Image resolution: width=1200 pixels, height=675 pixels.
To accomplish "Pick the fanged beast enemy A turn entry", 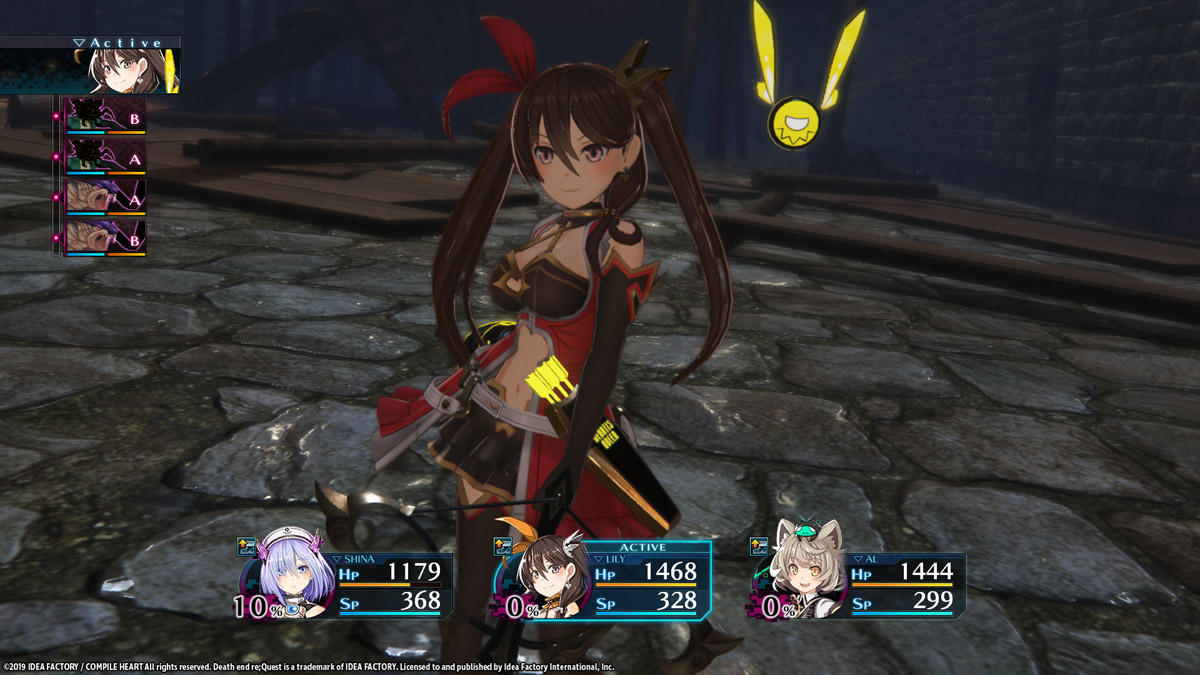I will 105,197.
